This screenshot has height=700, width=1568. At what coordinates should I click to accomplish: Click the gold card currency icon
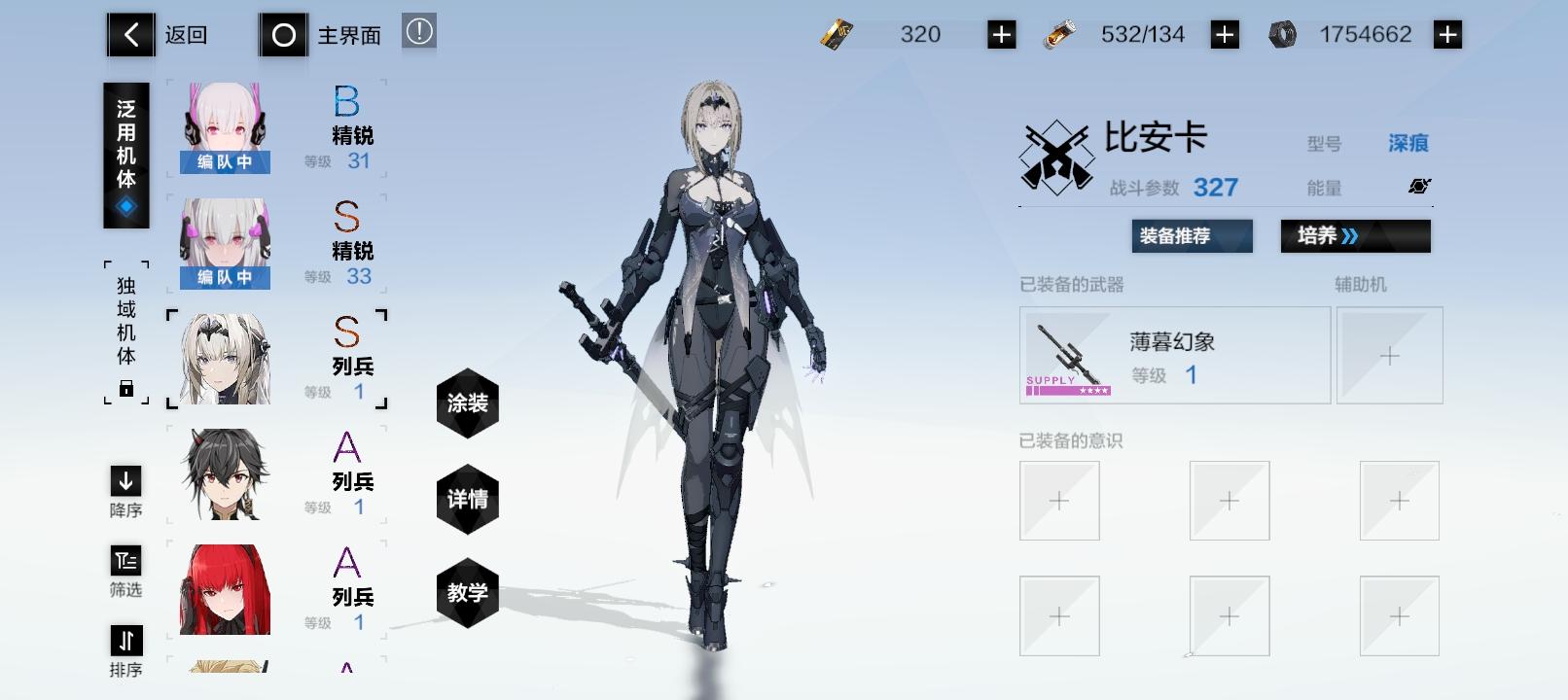click(x=835, y=32)
